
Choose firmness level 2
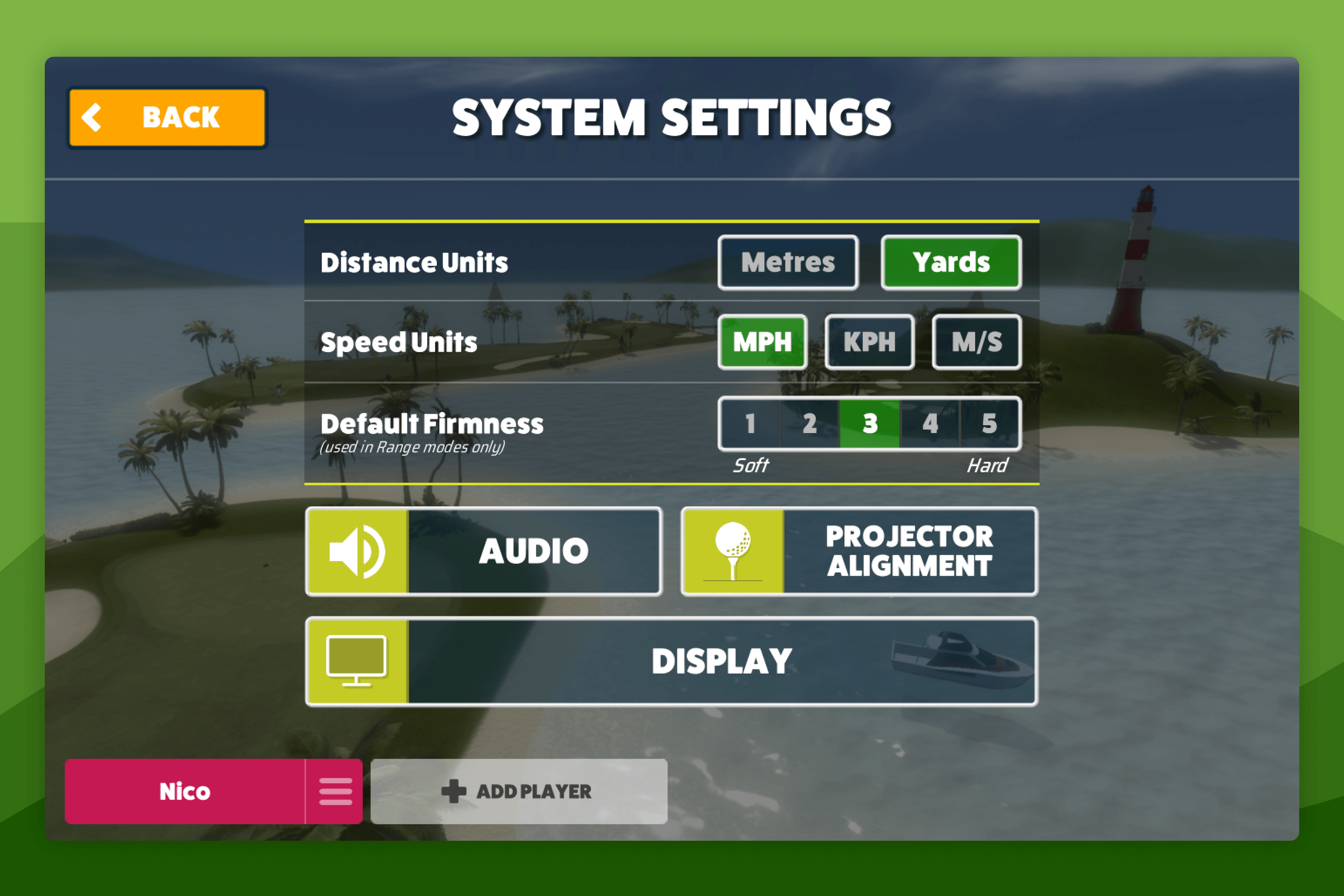[809, 424]
